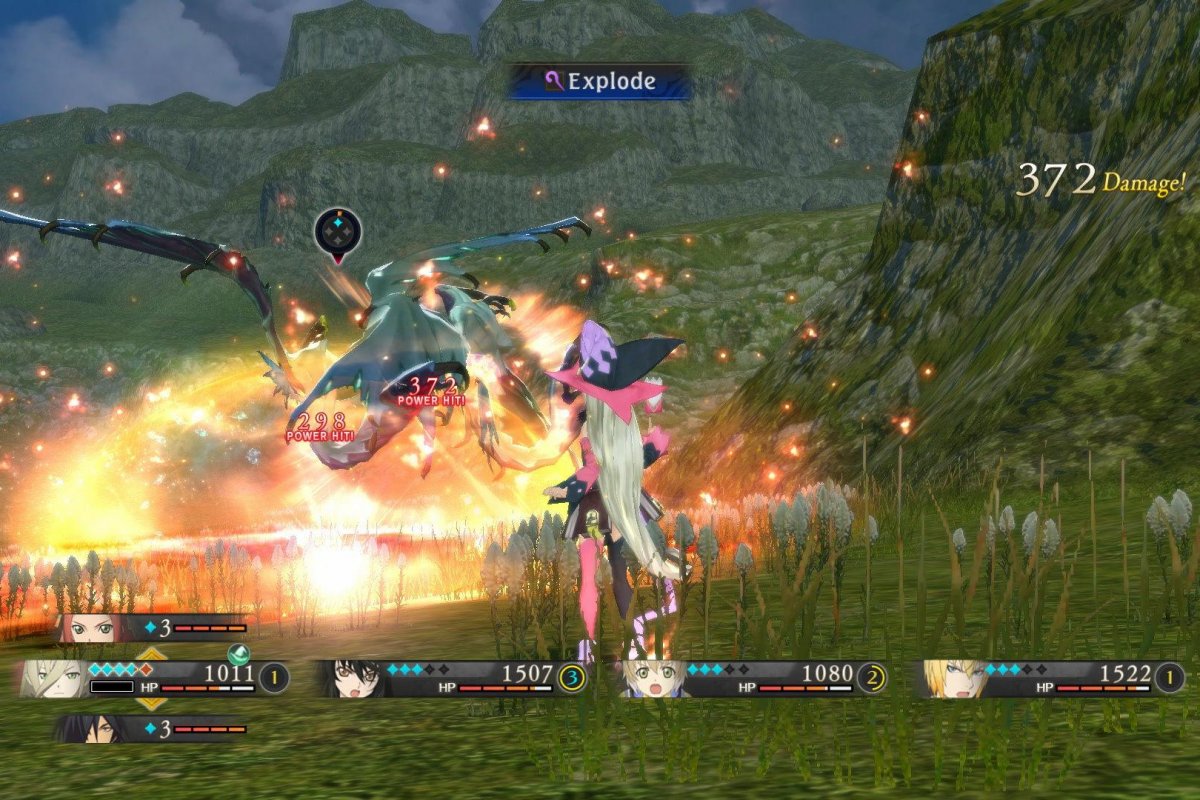Choose Laphicet's portrait in the party bar
The height and width of the screenshot is (800, 1200).
tap(652, 678)
